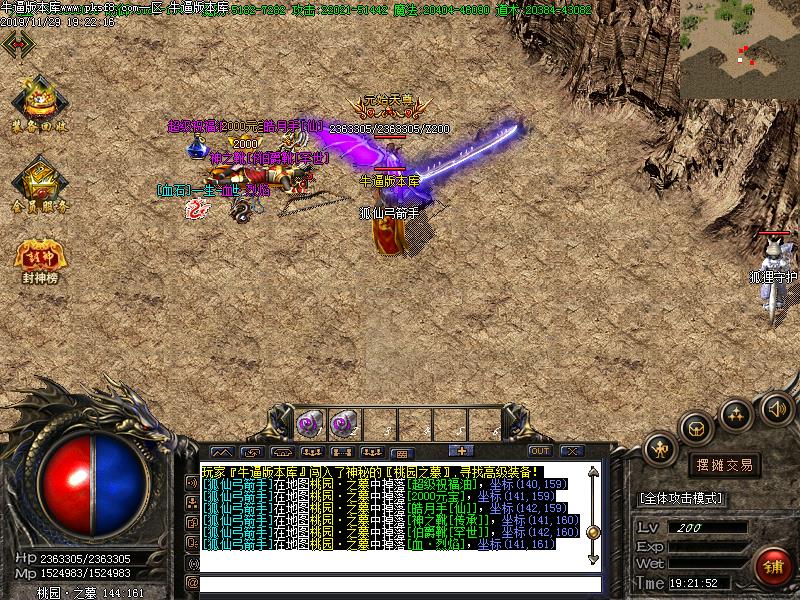This screenshot has height=600, width=800.
Task: Focus the chat text input field
Action: point(400,583)
